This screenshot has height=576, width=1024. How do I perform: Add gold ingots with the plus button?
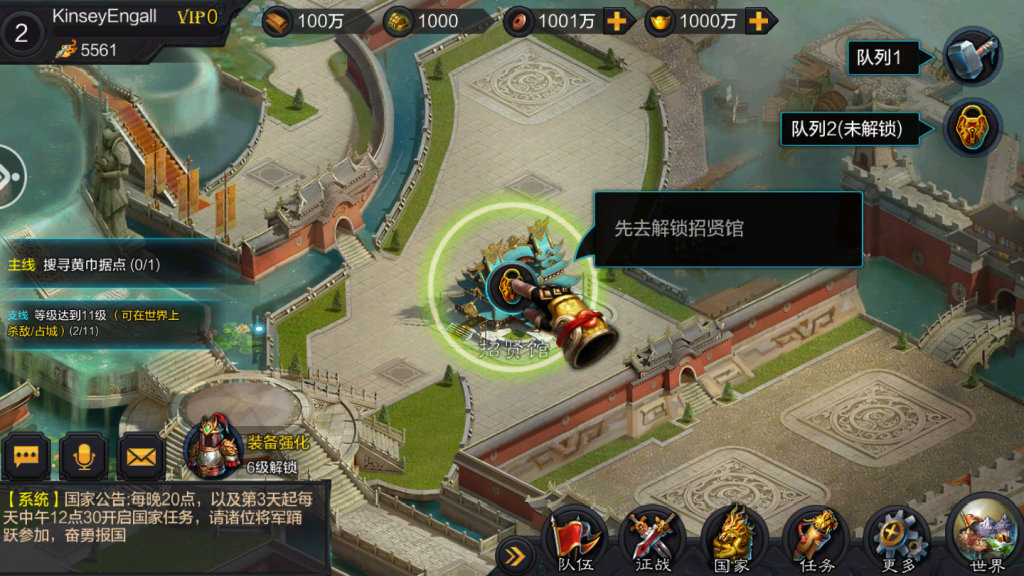[x=760, y=21]
